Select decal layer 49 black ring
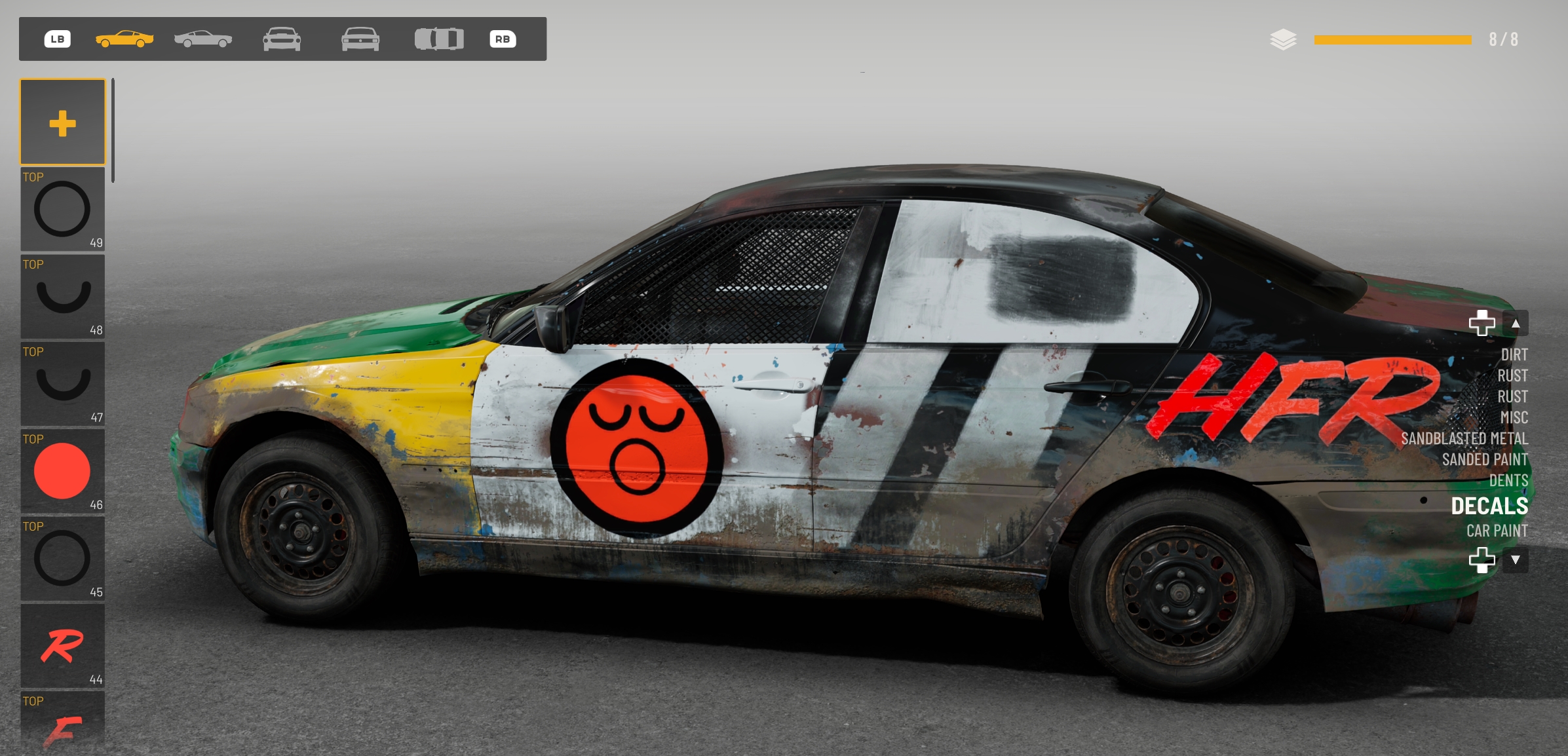The image size is (1568, 756). [x=62, y=209]
